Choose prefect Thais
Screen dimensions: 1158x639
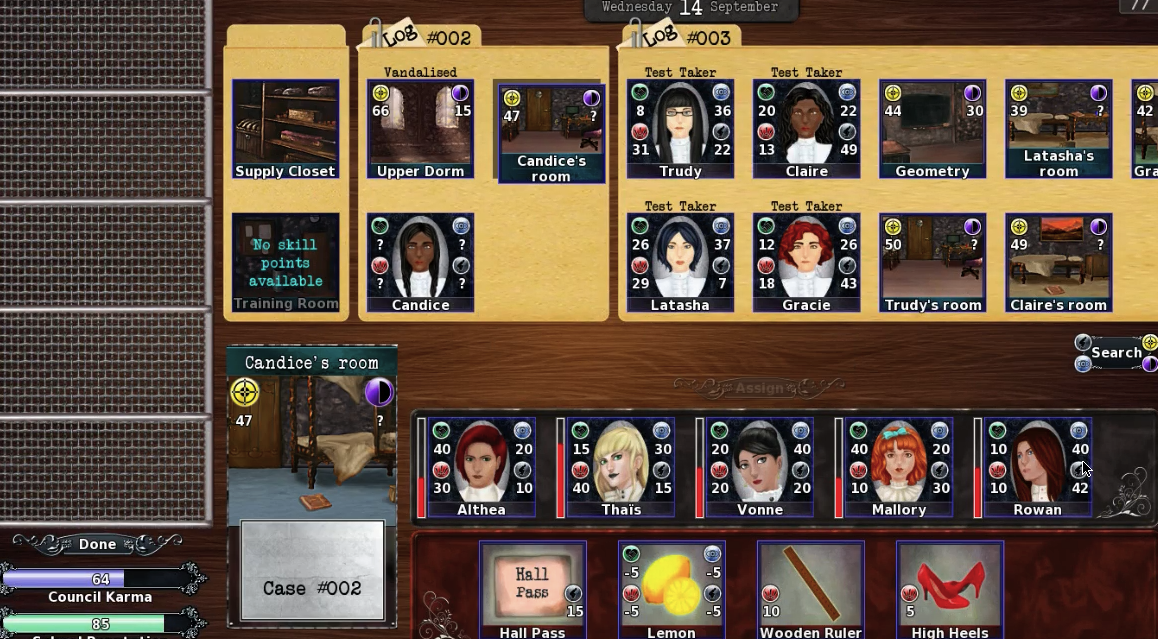621,467
